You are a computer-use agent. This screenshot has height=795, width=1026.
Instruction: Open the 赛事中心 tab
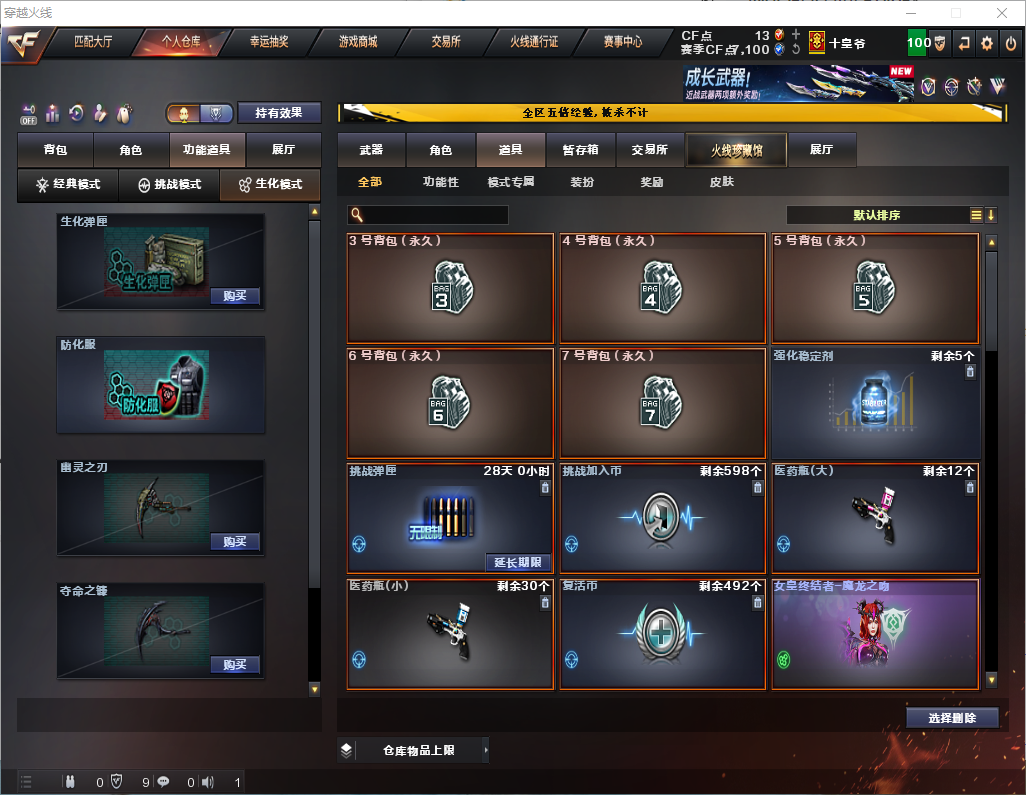pos(622,42)
